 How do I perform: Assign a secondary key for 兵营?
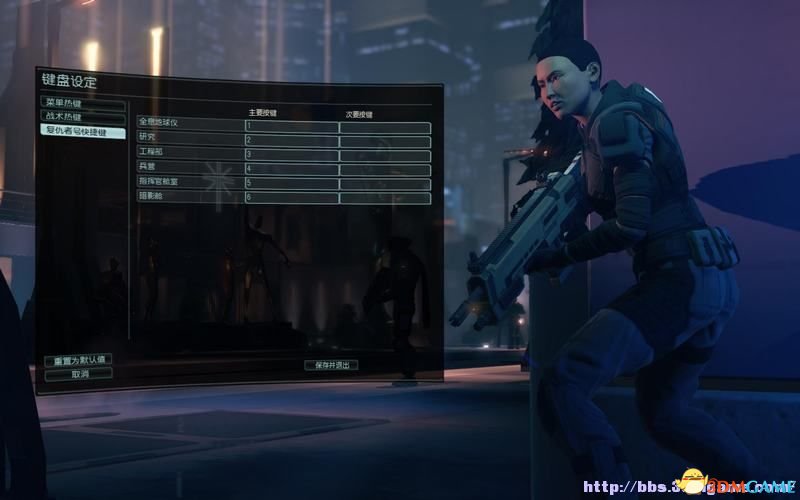click(385, 169)
